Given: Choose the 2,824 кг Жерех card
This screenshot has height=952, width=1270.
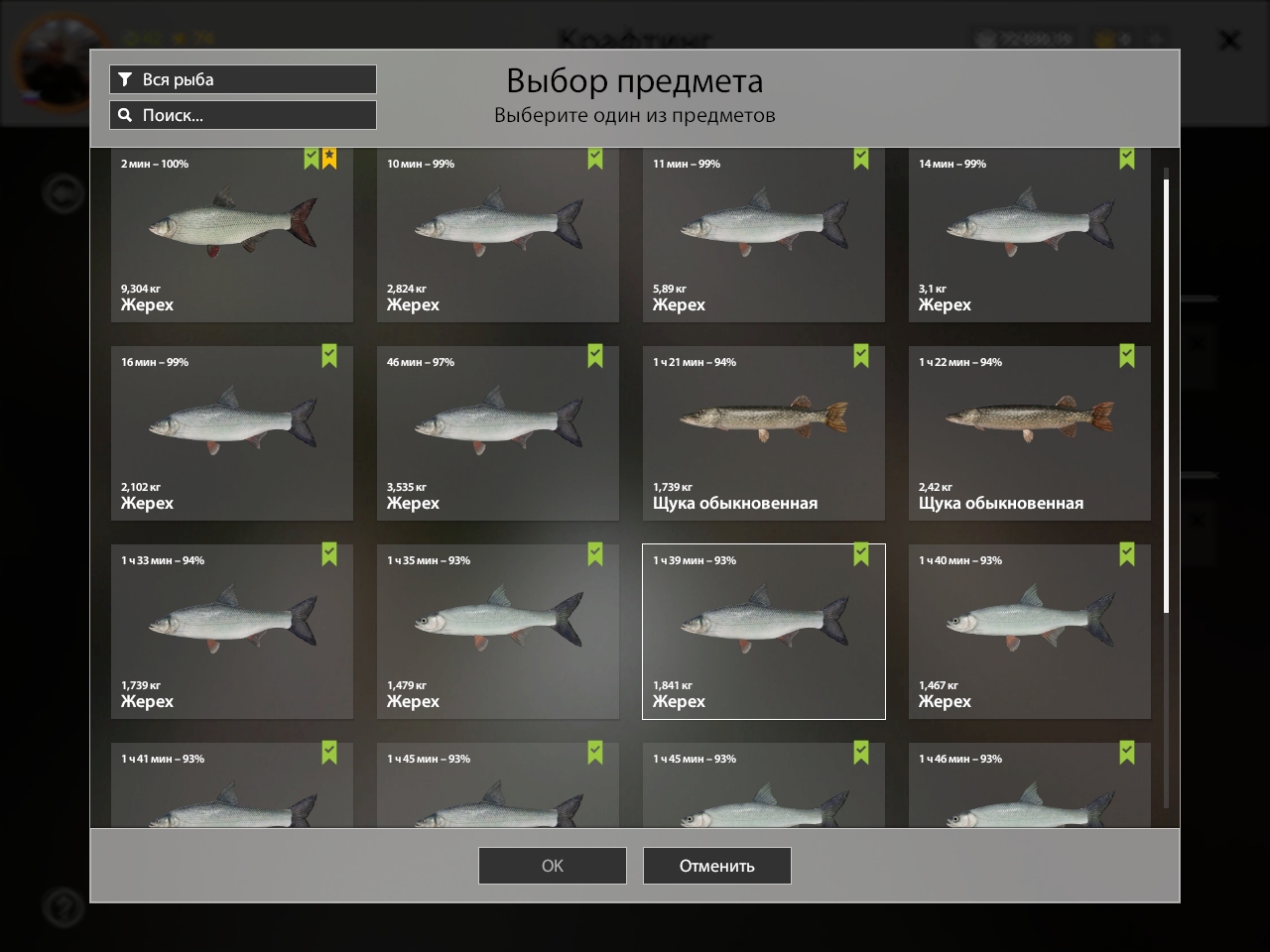Looking at the screenshot, I should click(498, 235).
